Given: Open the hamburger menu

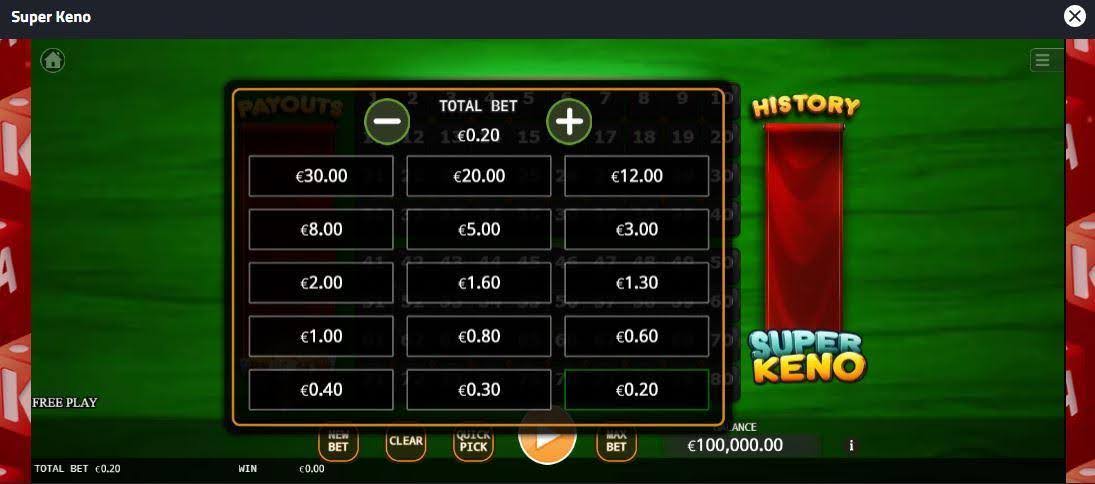Looking at the screenshot, I should click(1042, 60).
